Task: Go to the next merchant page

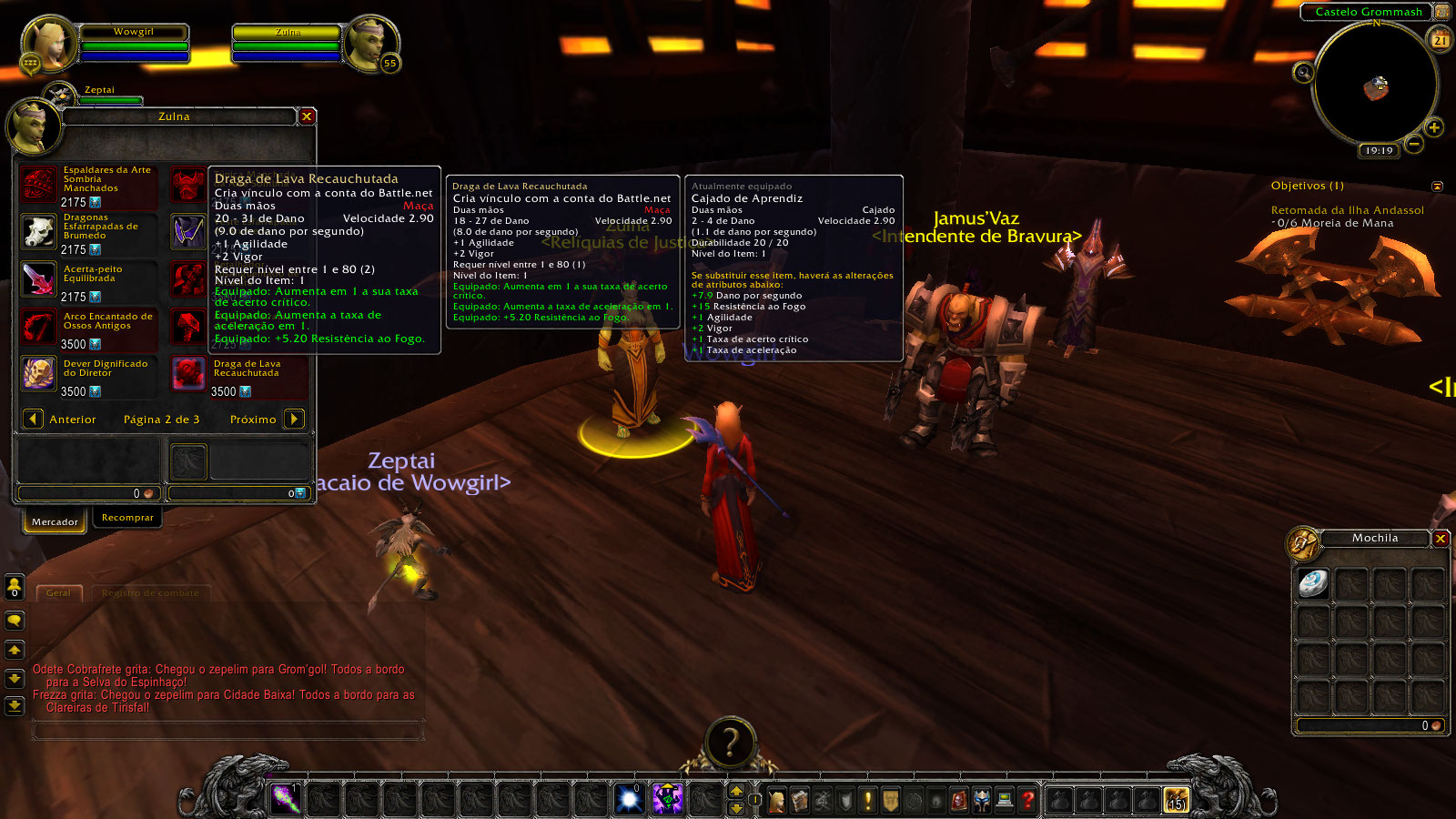Action: [x=294, y=419]
